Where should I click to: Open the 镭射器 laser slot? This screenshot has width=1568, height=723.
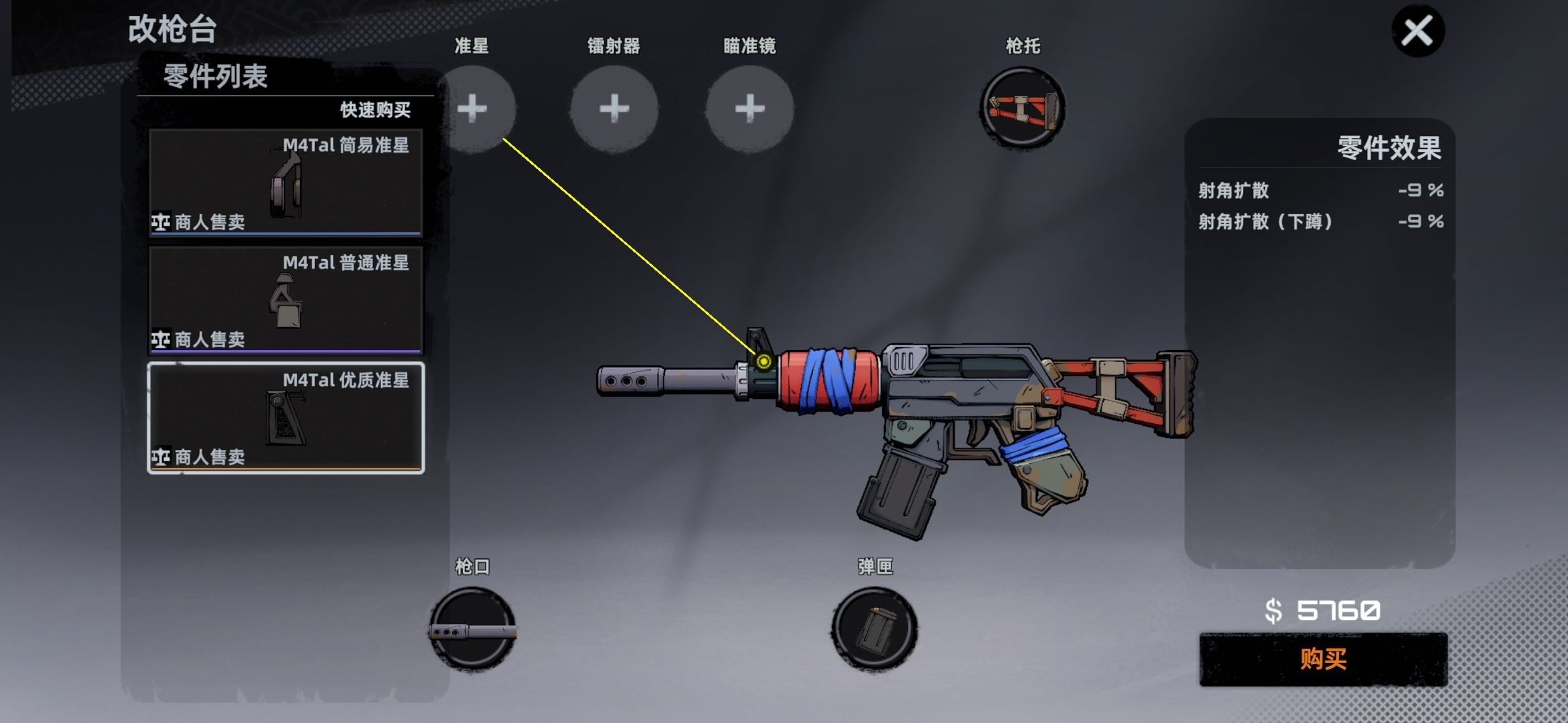(x=614, y=108)
